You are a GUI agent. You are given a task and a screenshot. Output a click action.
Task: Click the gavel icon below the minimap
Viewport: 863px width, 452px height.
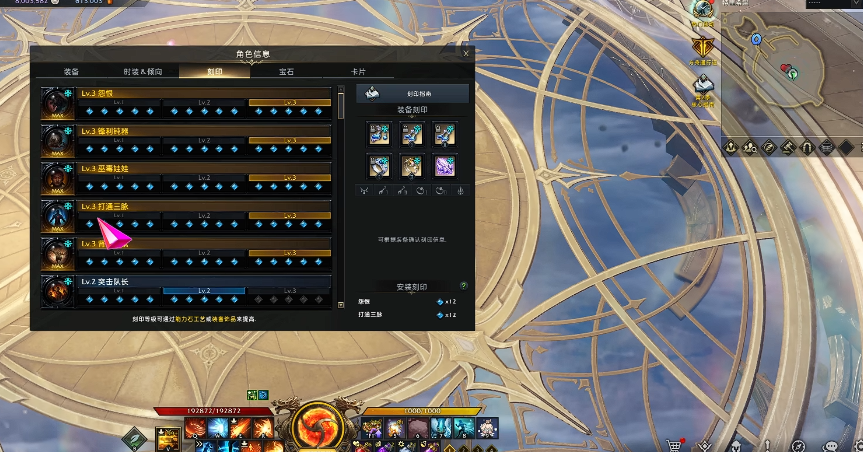pos(788,147)
